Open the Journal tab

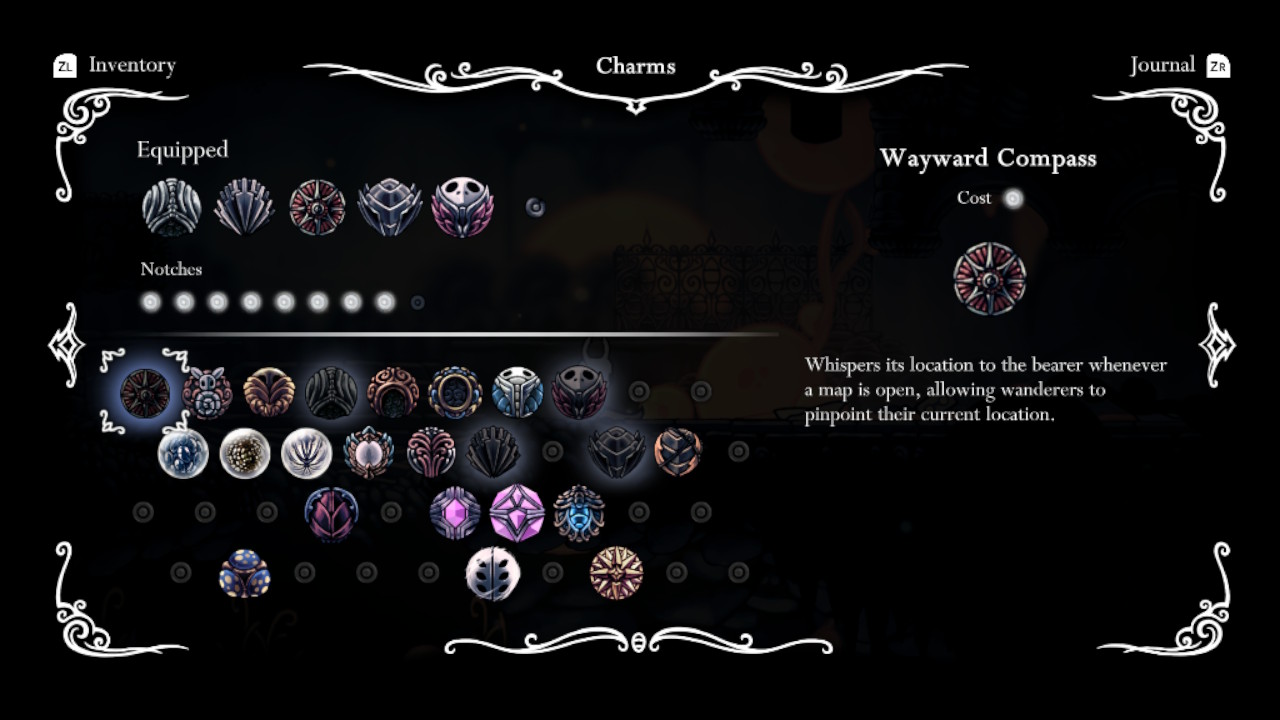pyautogui.click(x=1163, y=66)
